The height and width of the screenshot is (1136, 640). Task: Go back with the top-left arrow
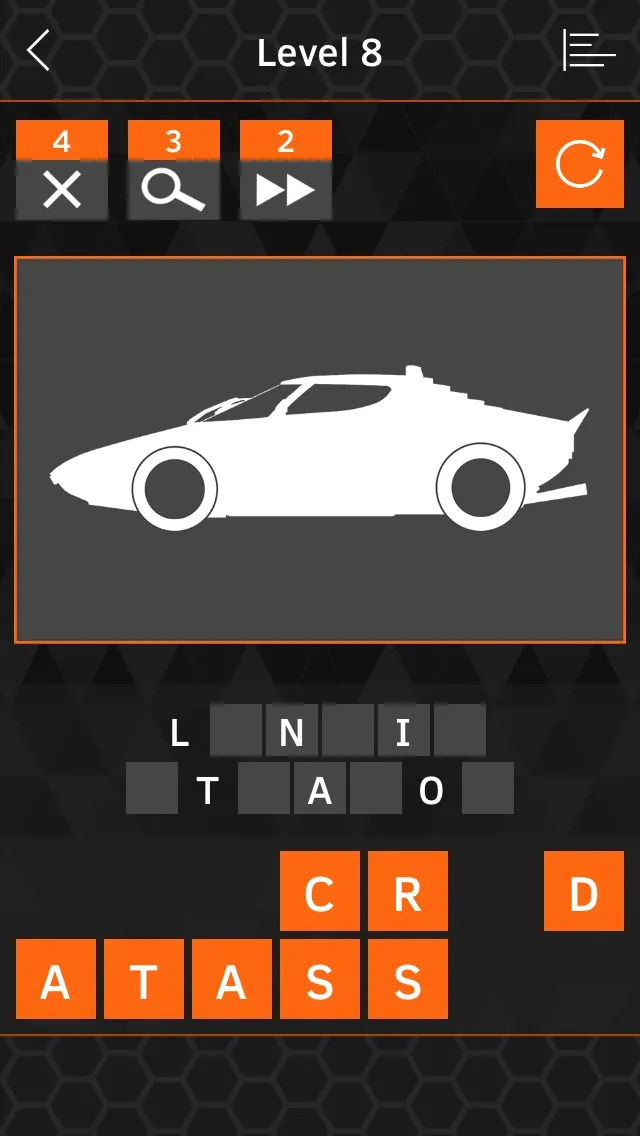(38, 51)
